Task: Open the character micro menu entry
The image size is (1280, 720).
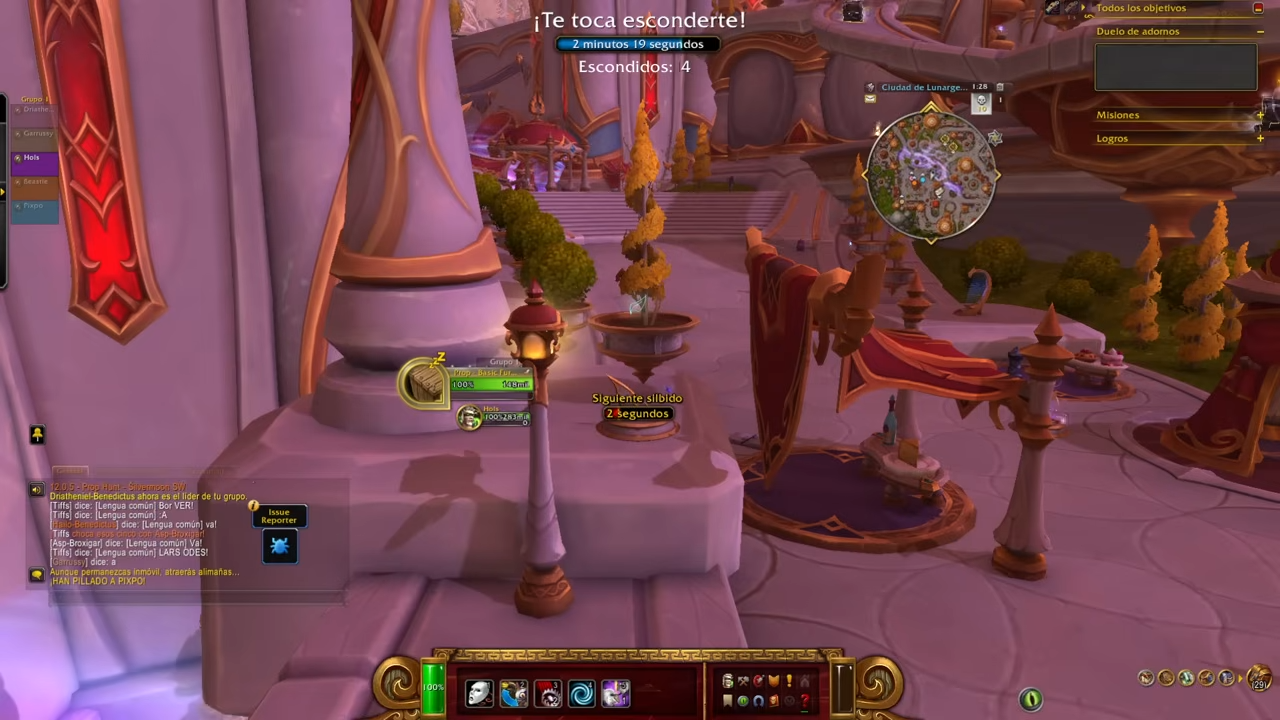Action: pos(726,682)
